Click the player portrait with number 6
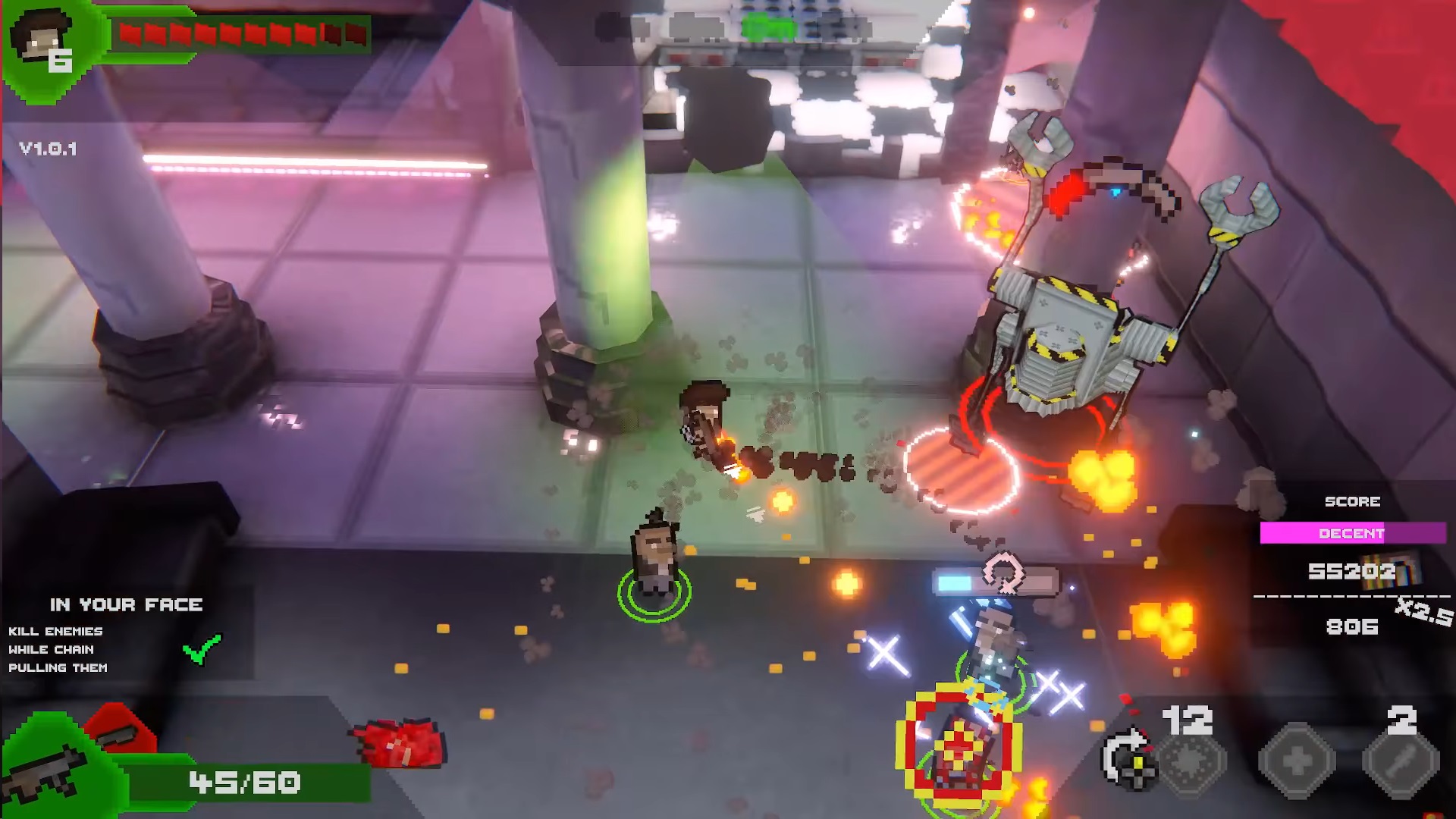The image size is (1456, 819). coord(44,44)
